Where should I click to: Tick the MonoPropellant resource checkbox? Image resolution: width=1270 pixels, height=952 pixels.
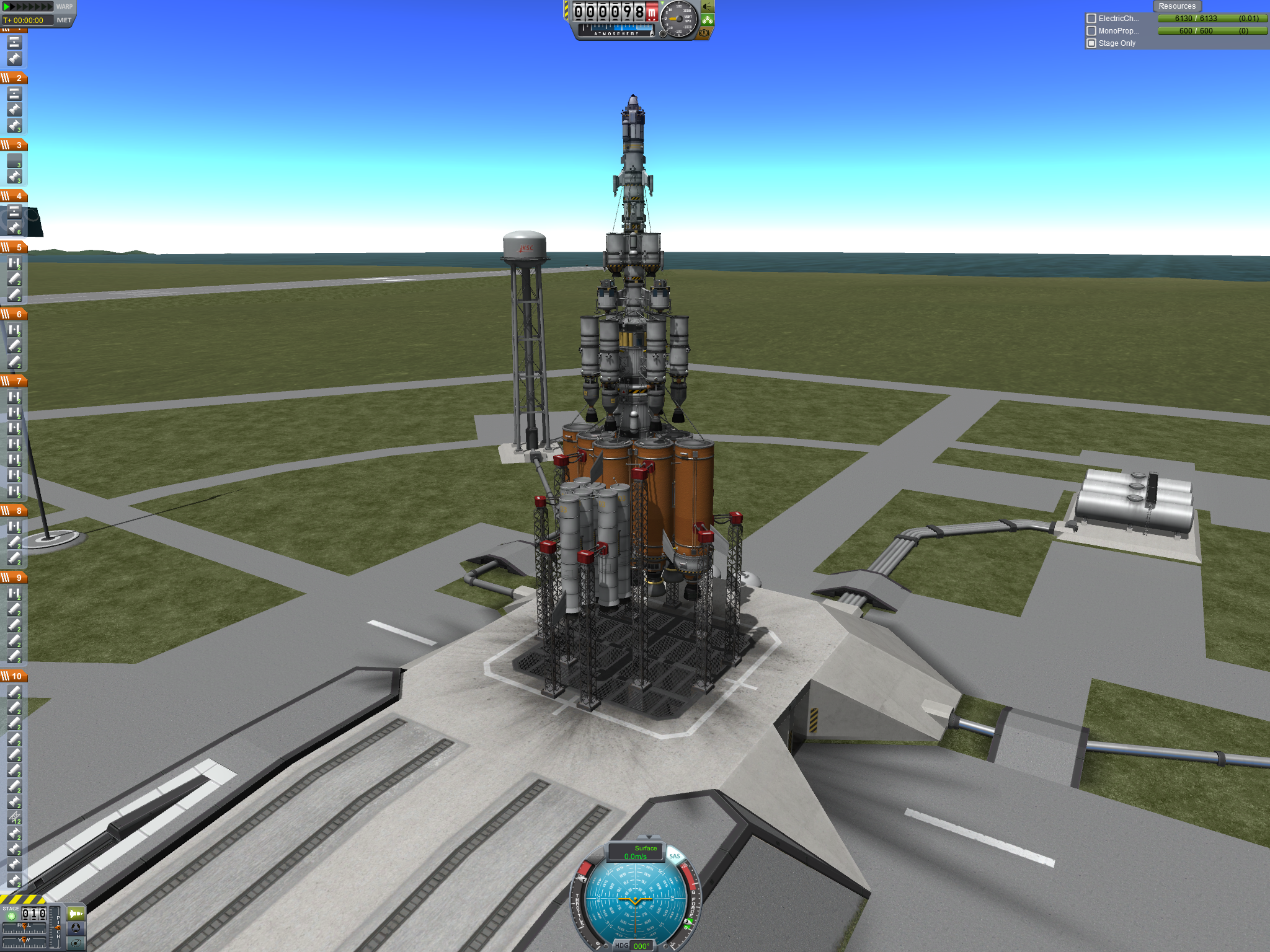(1091, 31)
